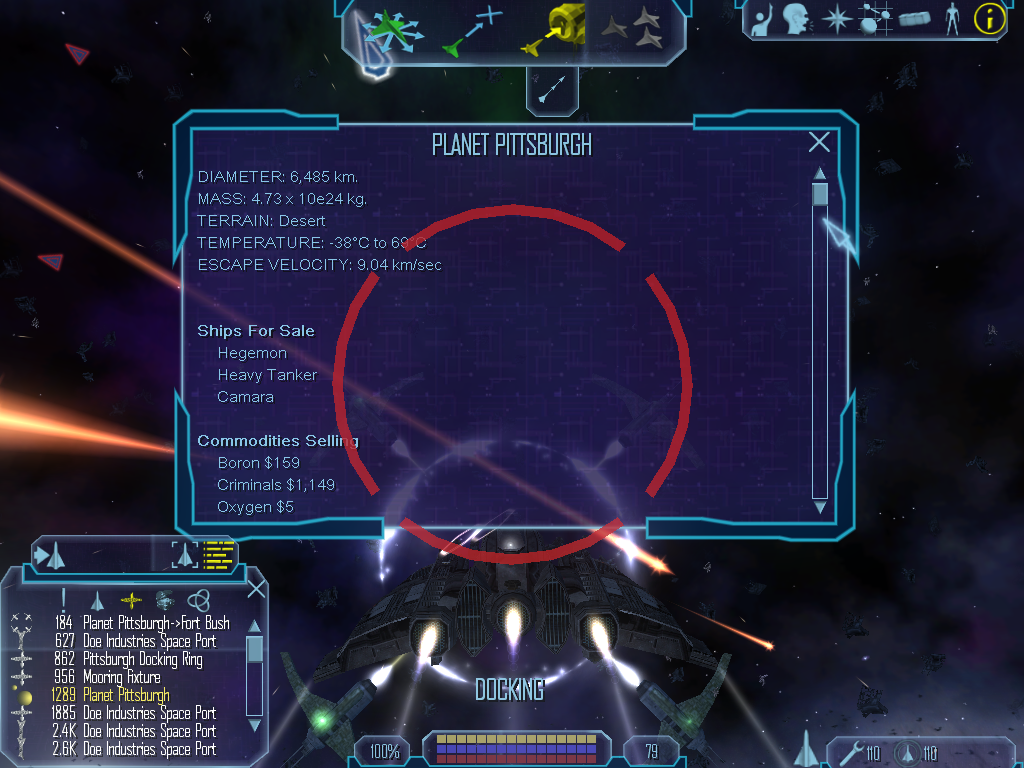This screenshot has height=768, width=1024.
Task: Show the yellow station filter in contacts
Action: (131, 599)
